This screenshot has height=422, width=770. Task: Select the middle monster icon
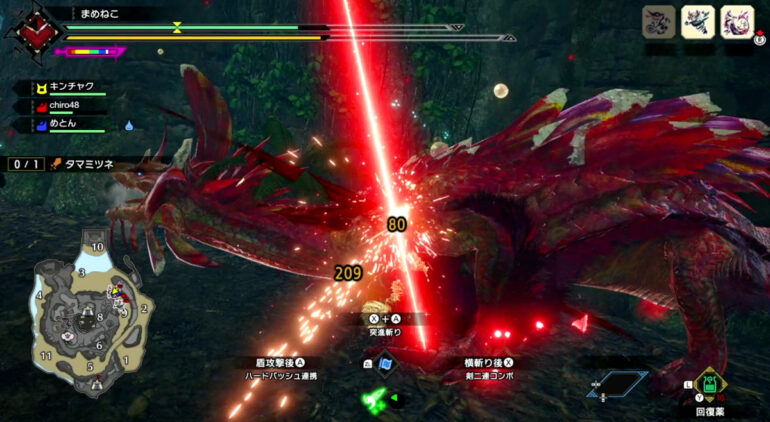[698, 22]
